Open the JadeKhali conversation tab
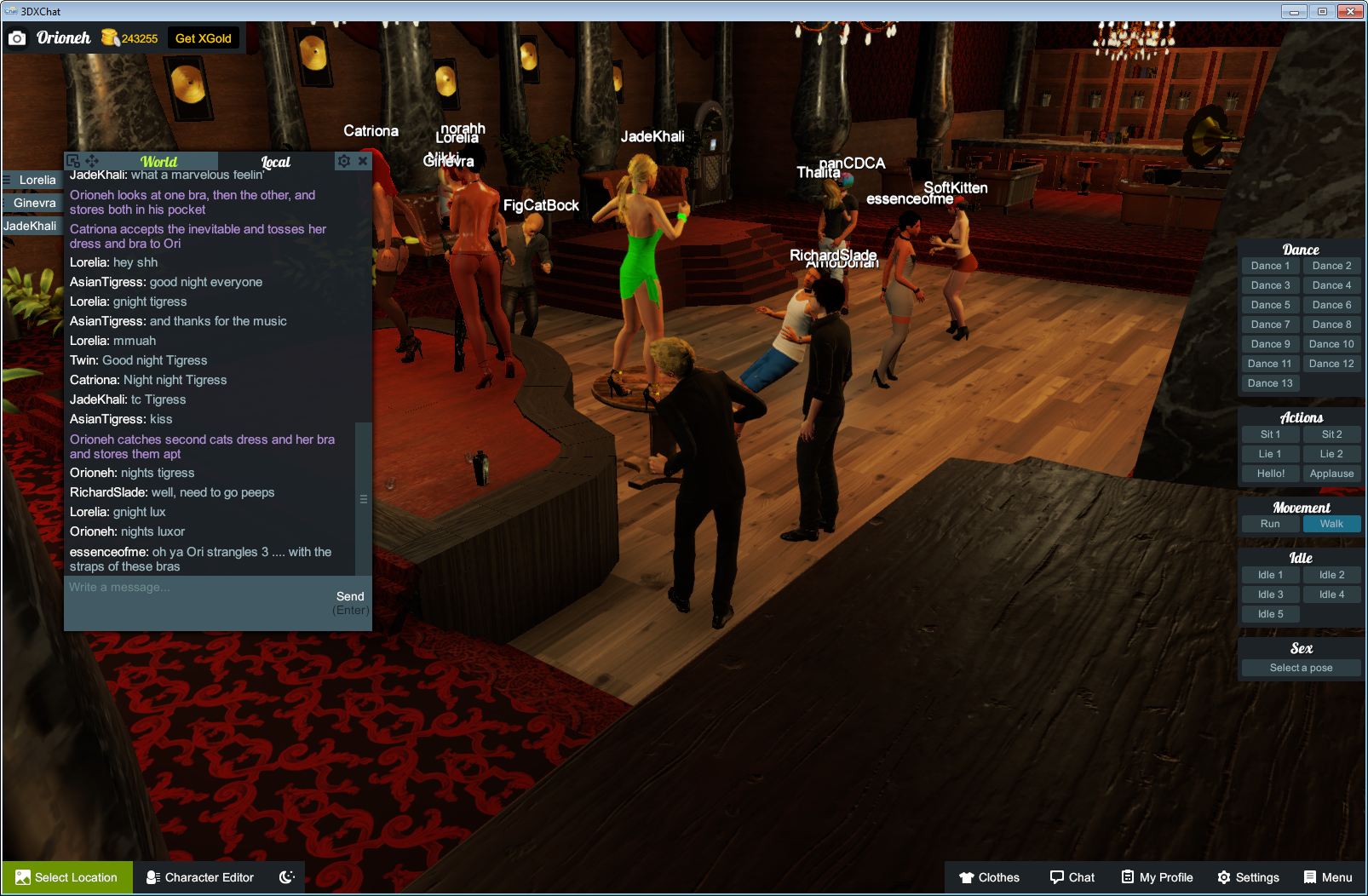 32,226
